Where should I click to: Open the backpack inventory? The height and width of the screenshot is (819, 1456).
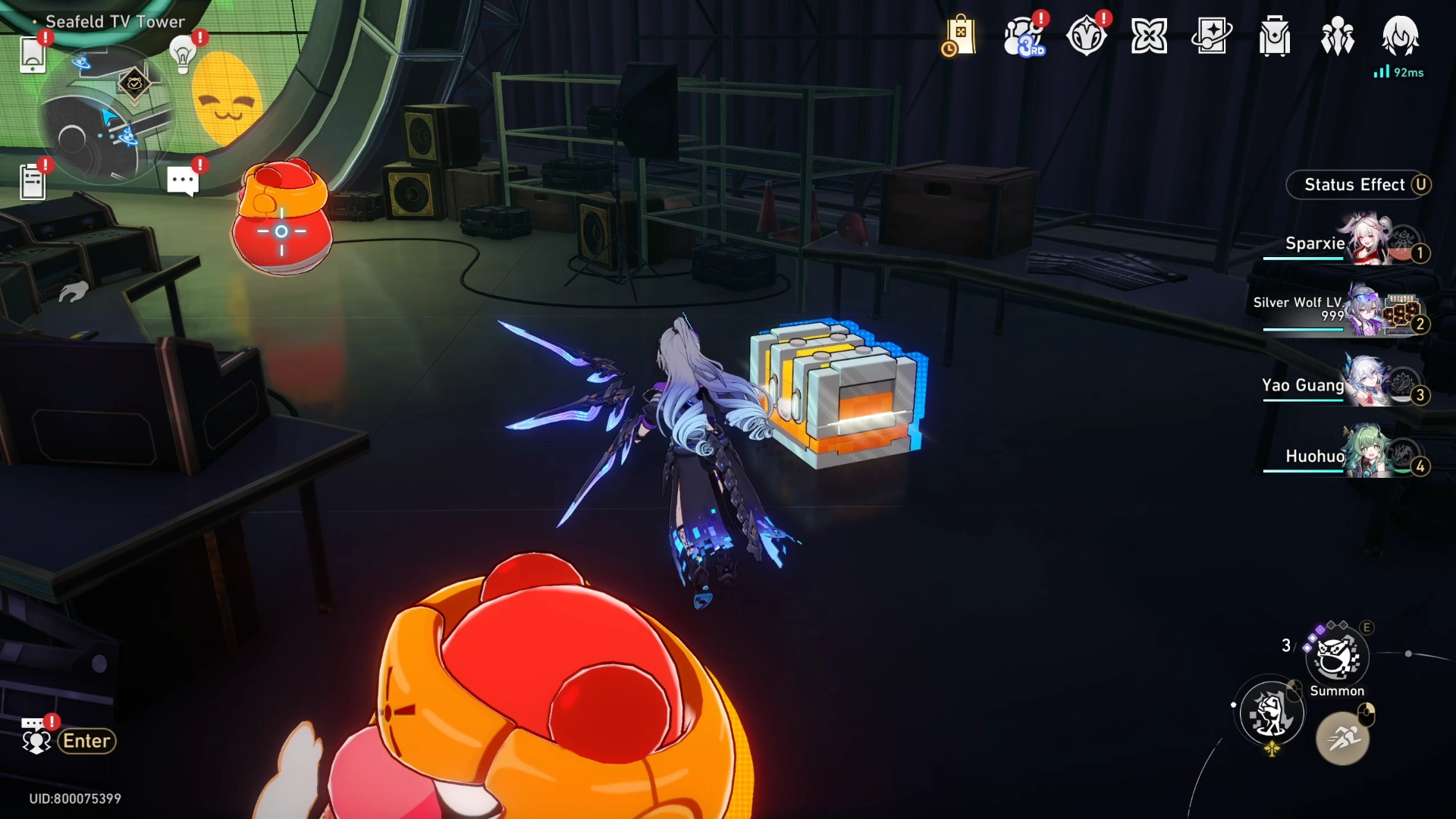click(x=1275, y=36)
